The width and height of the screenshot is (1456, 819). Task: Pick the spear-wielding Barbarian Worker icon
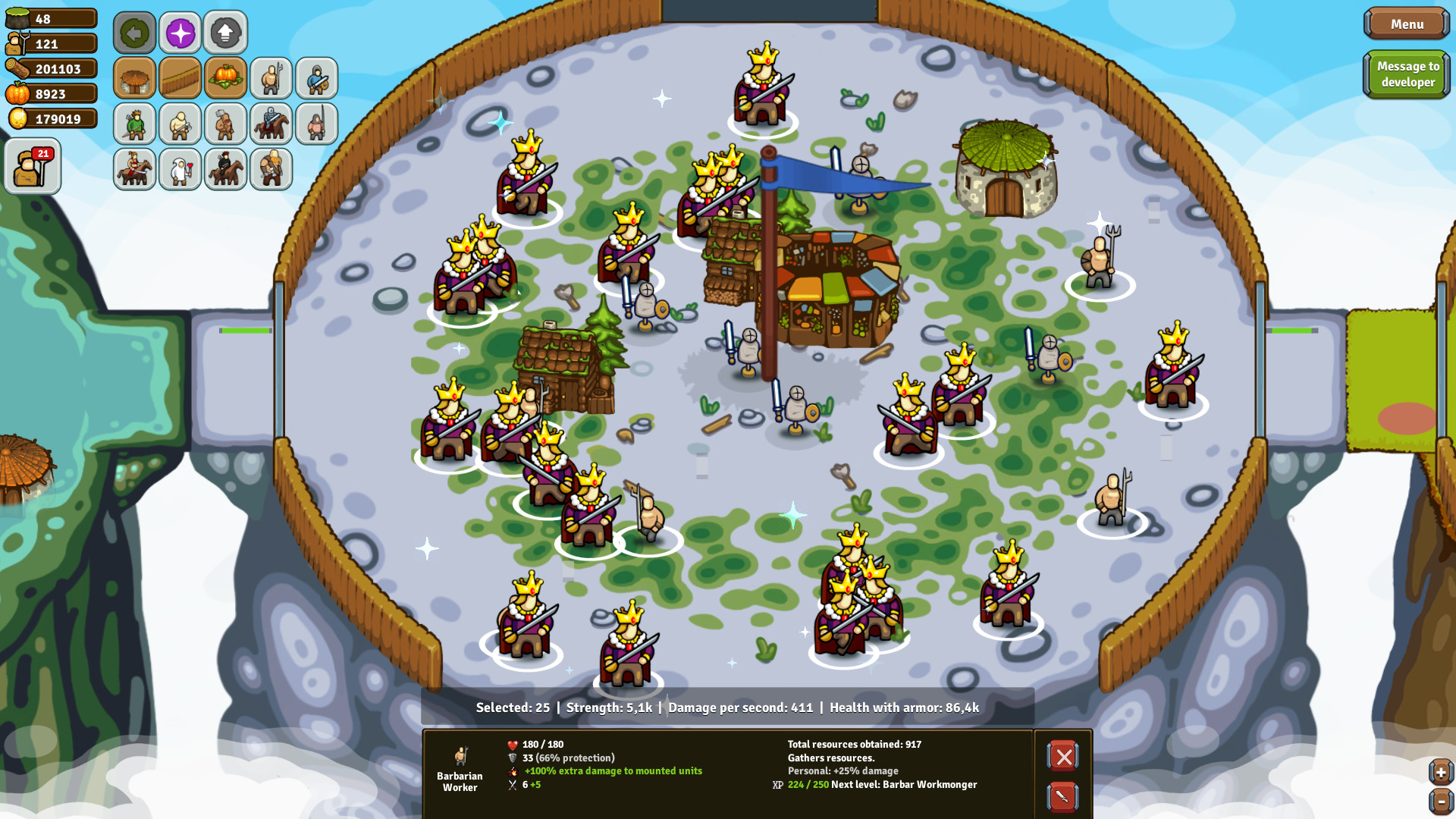coord(271,78)
